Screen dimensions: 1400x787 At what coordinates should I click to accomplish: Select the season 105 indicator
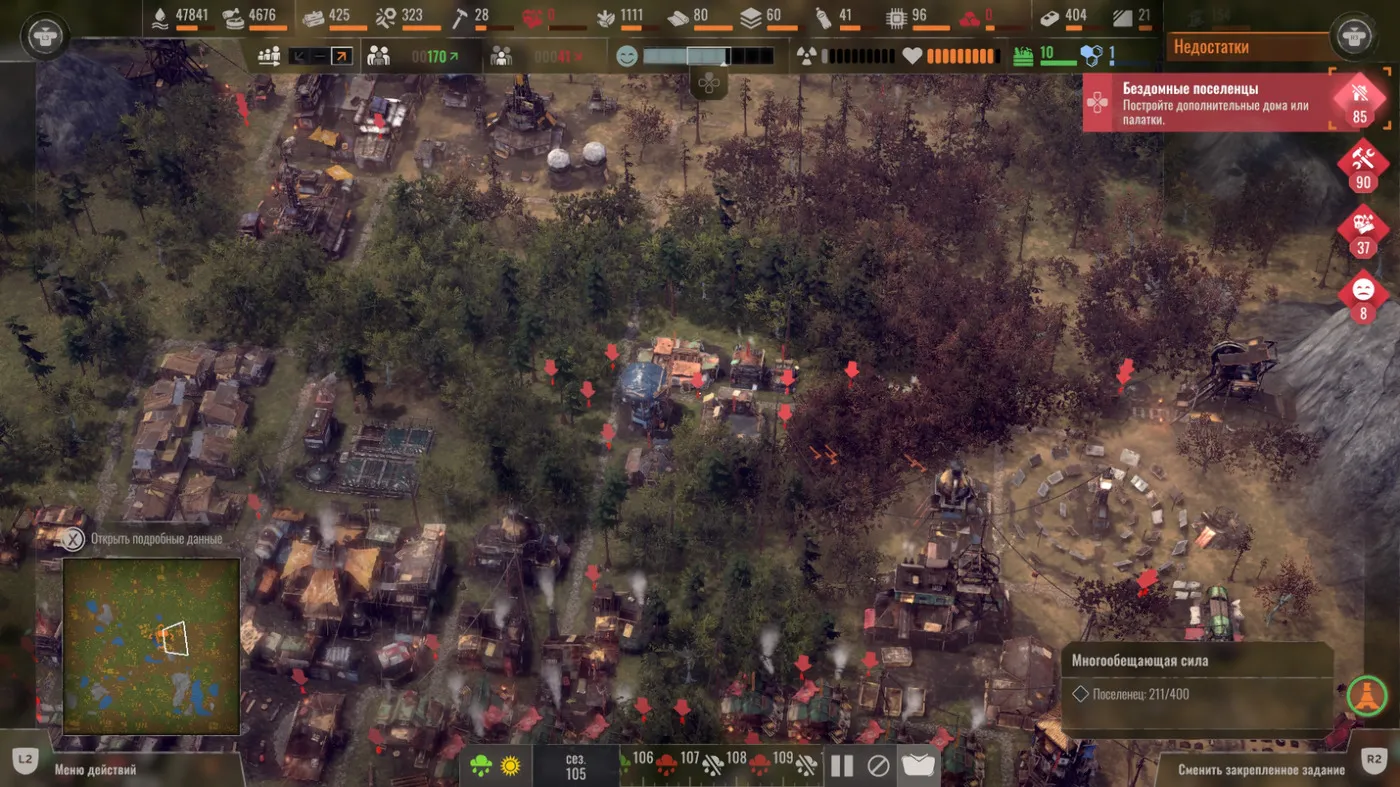[x=576, y=767]
